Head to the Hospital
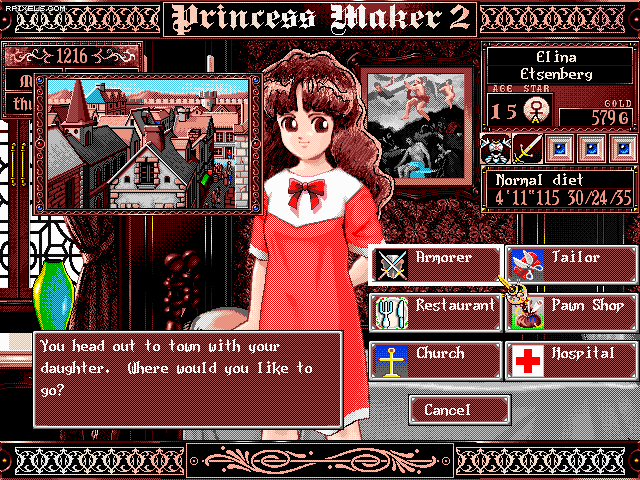Image resolution: width=640 pixels, height=480 pixels. tap(571, 360)
